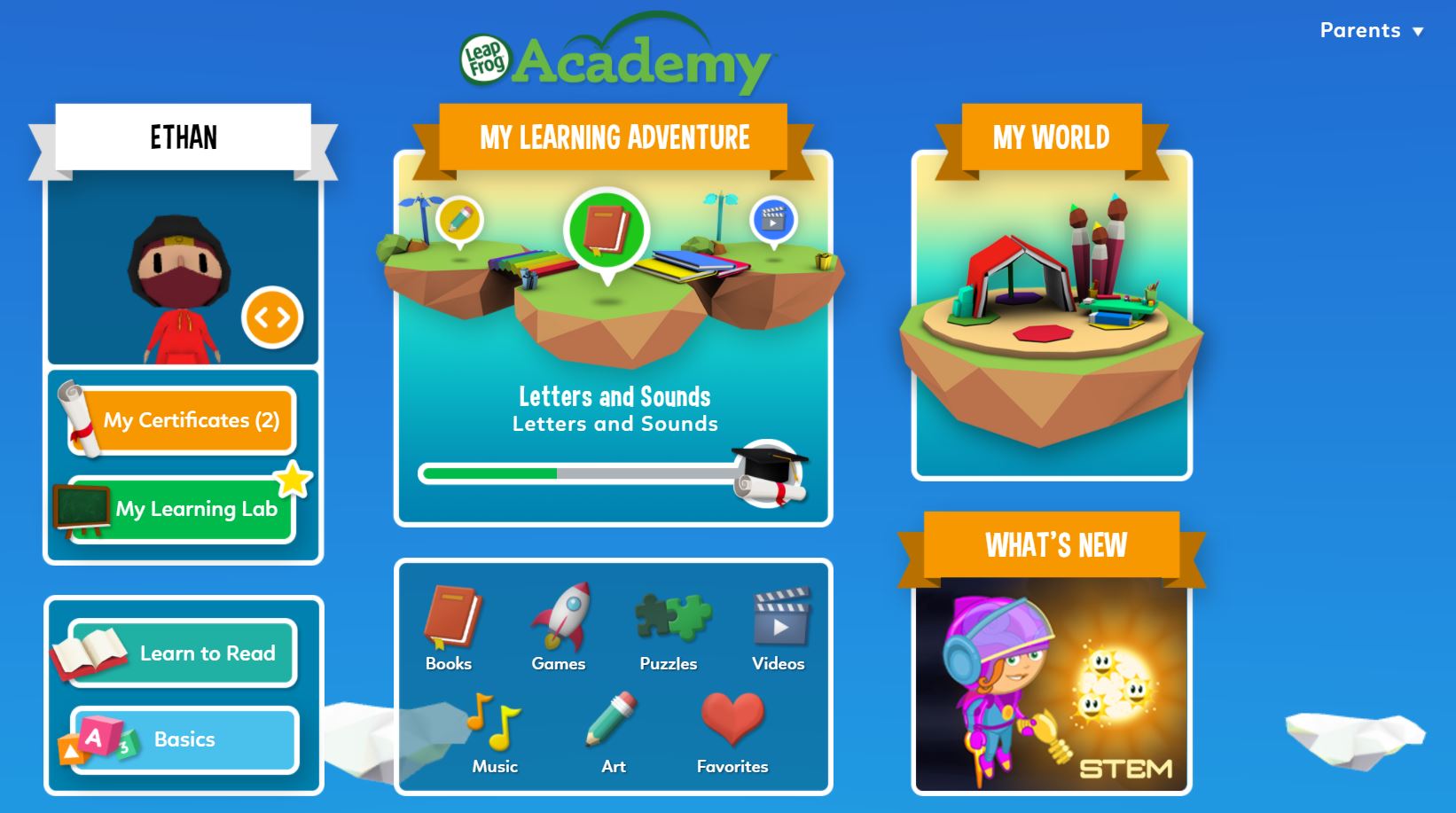Open the Music category
Image resolution: width=1456 pixels, height=813 pixels.
pos(494,732)
